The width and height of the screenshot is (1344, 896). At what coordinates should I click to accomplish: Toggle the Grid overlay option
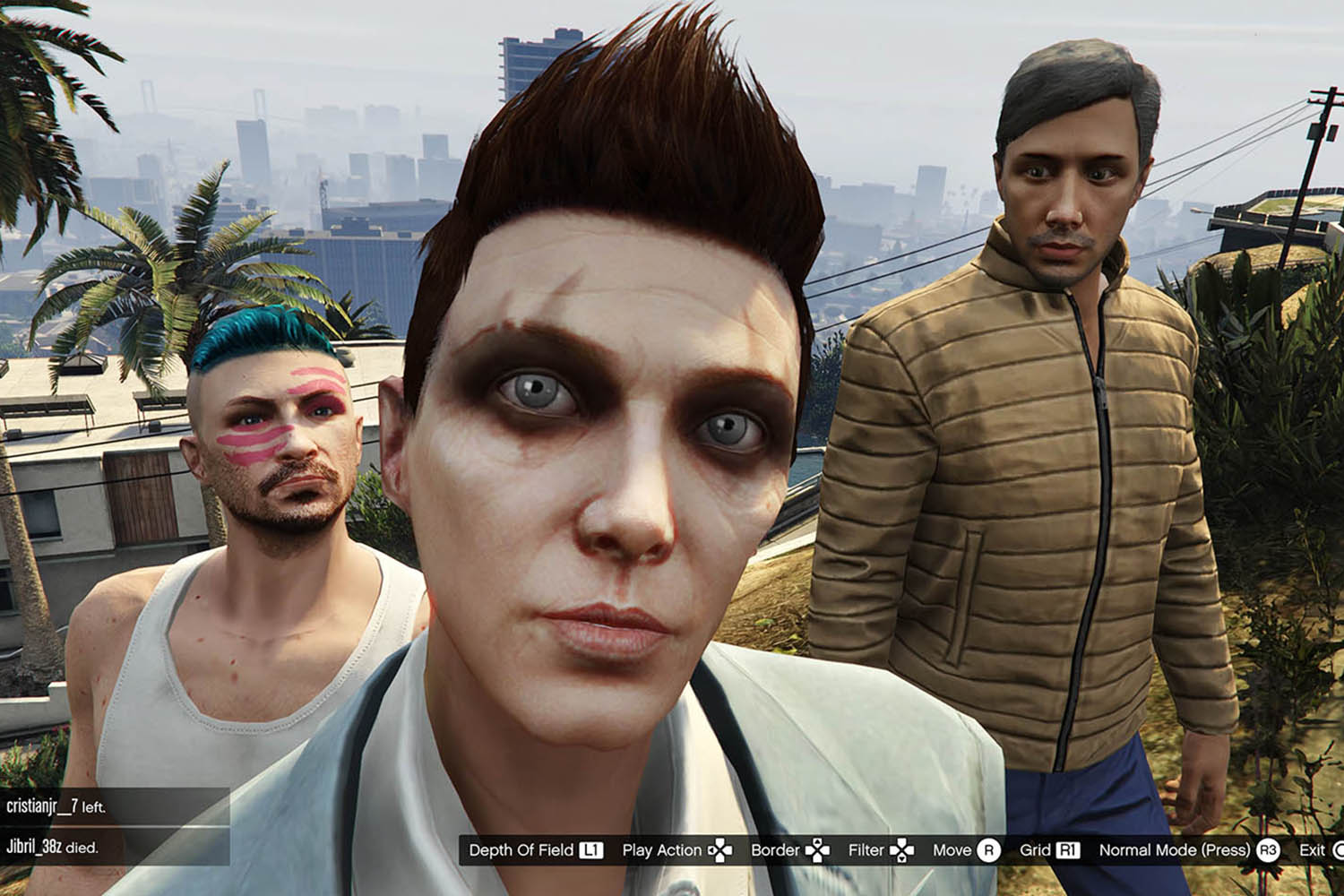(1049, 850)
